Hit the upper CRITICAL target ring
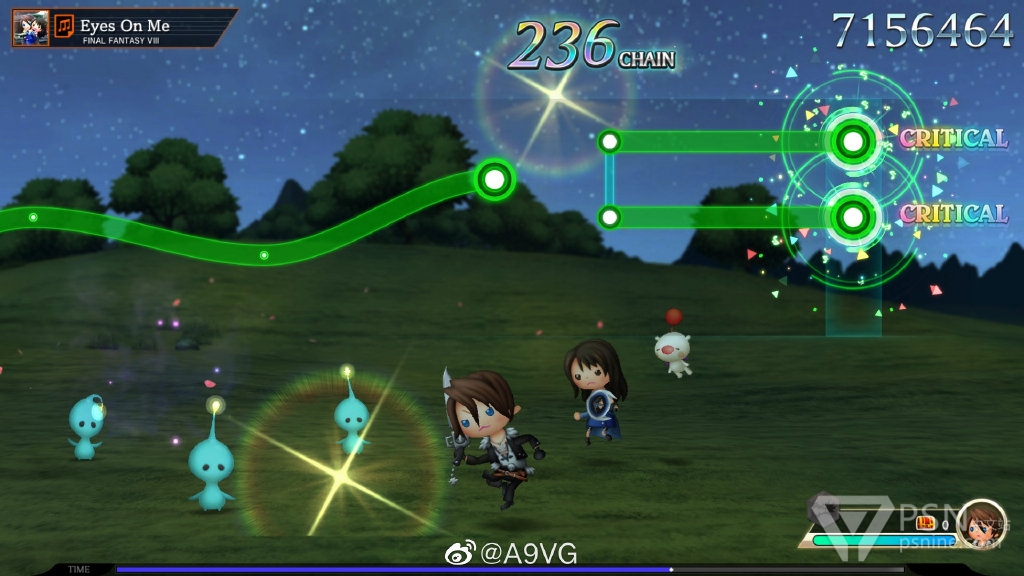Image resolution: width=1024 pixels, height=576 pixels. [x=852, y=141]
